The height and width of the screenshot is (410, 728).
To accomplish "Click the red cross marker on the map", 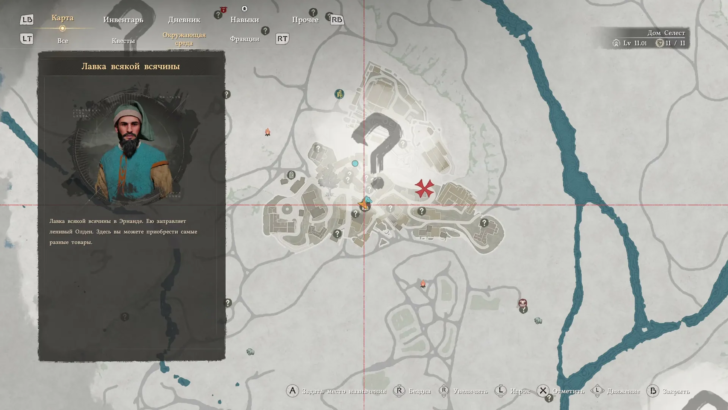I will click(x=427, y=188).
